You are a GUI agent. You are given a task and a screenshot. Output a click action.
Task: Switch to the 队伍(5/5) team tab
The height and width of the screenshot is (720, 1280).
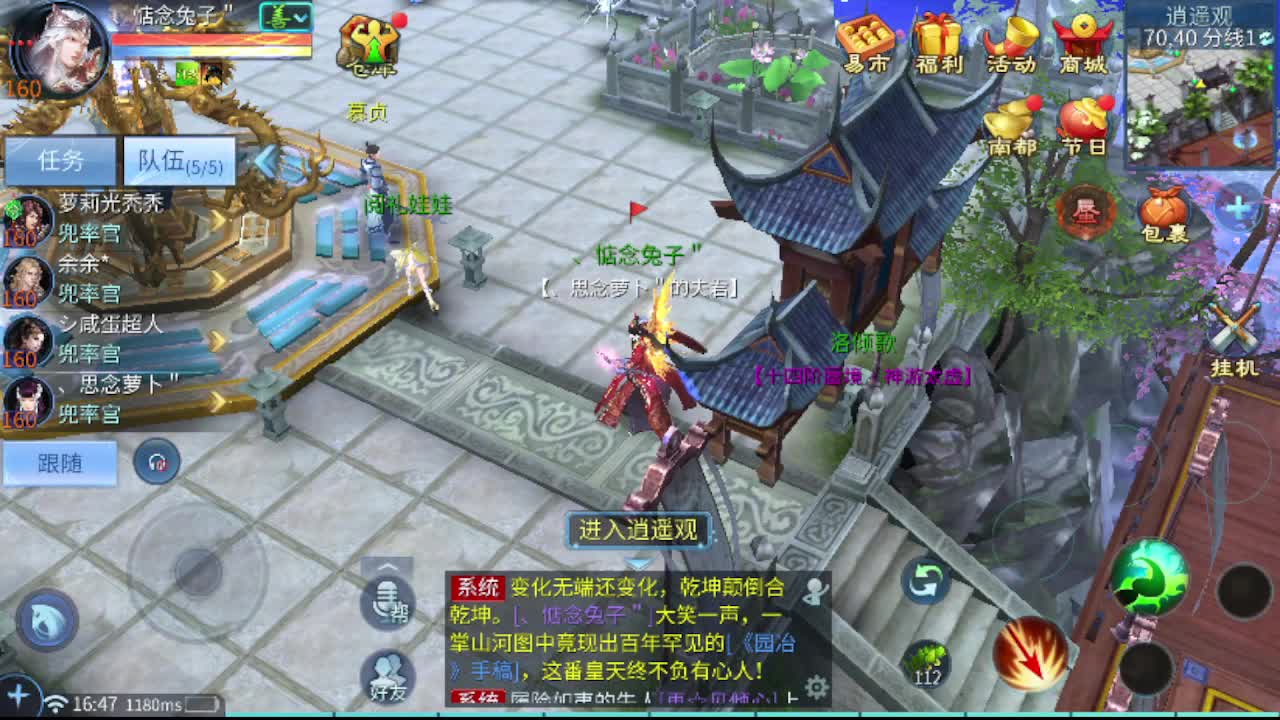[178, 158]
